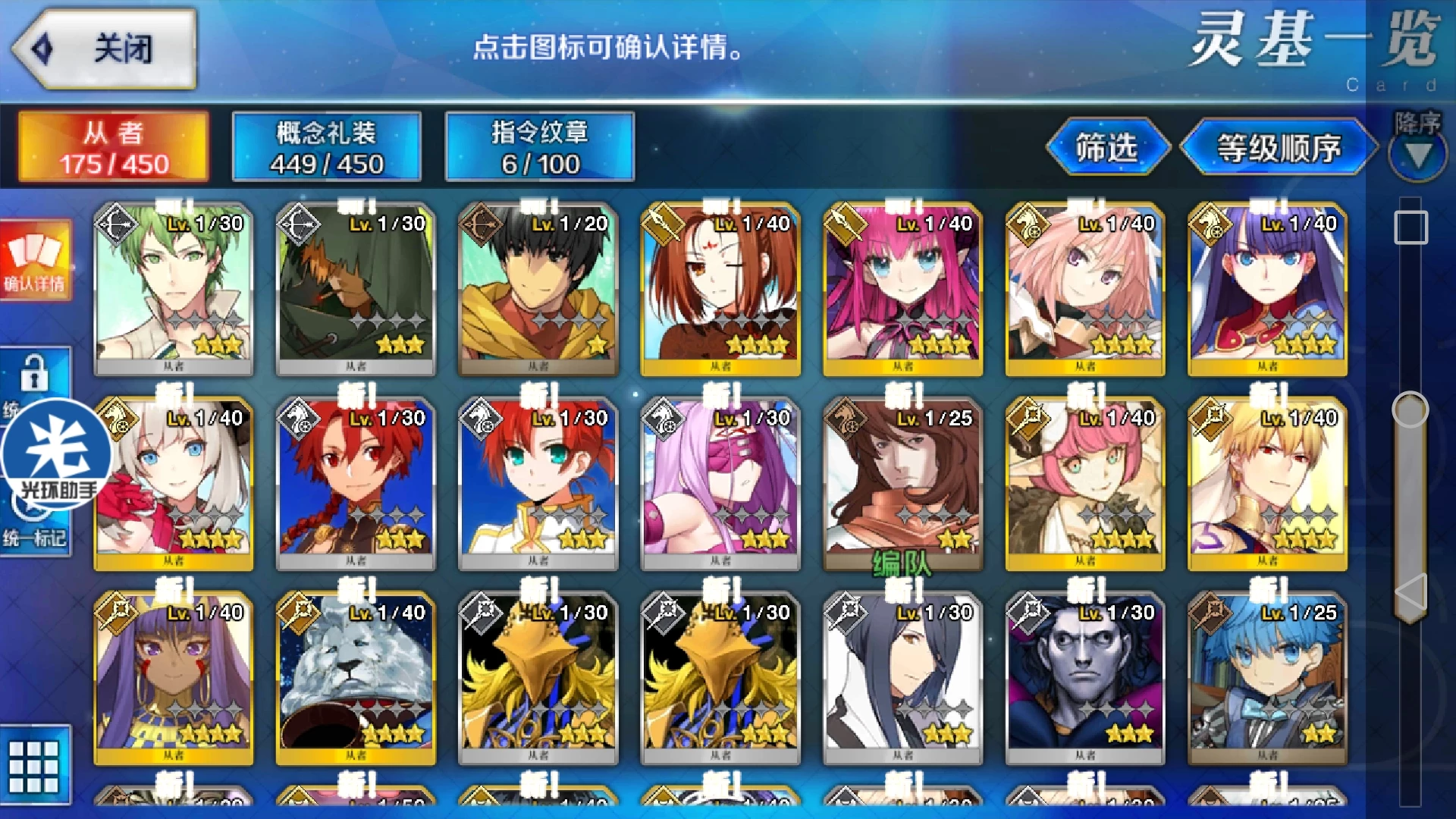Switch to the 从者 servants tab
The width and height of the screenshot is (1456, 819).
(x=114, y=147)
